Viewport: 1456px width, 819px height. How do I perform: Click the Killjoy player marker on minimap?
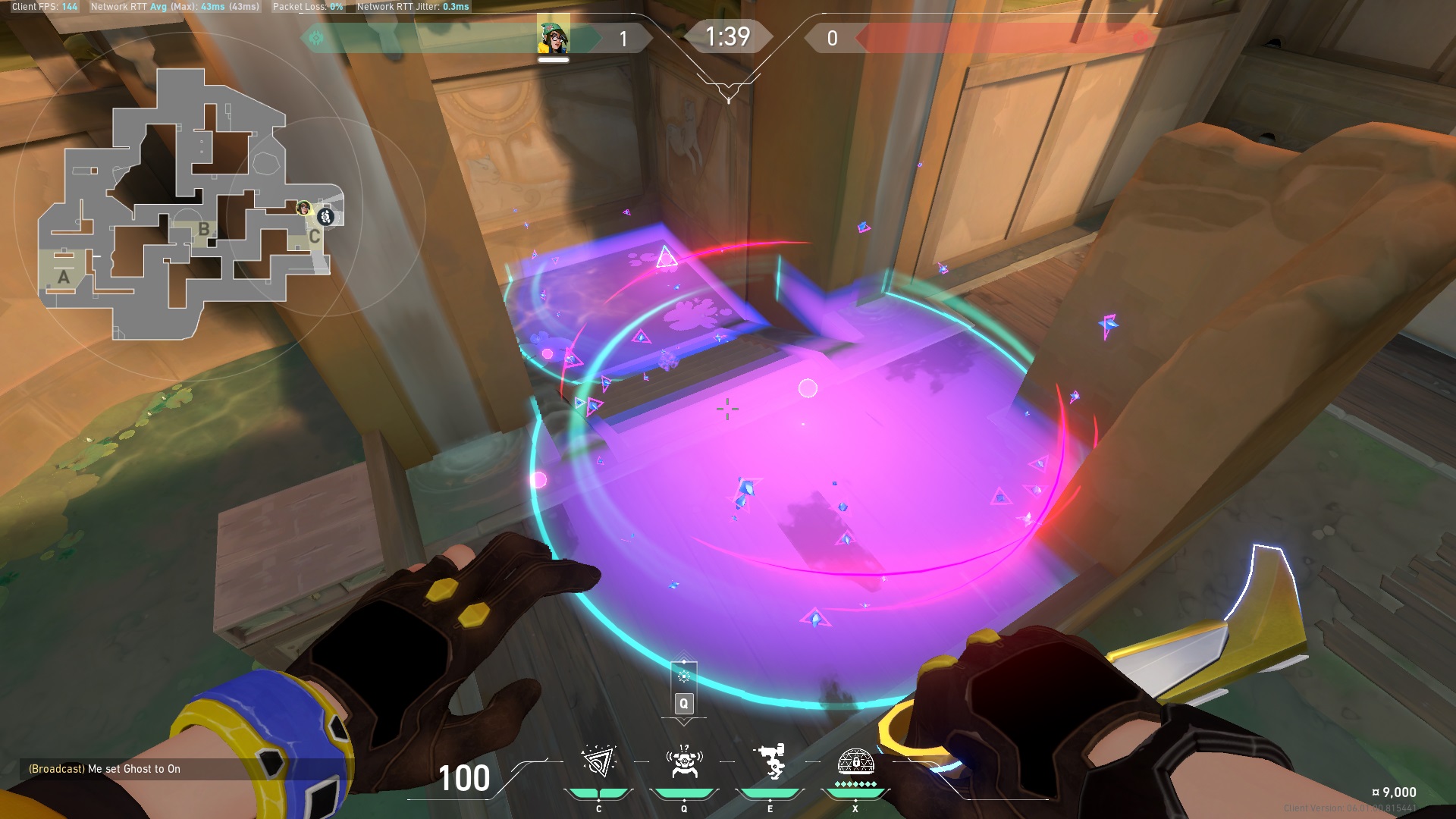pos(304,207)
